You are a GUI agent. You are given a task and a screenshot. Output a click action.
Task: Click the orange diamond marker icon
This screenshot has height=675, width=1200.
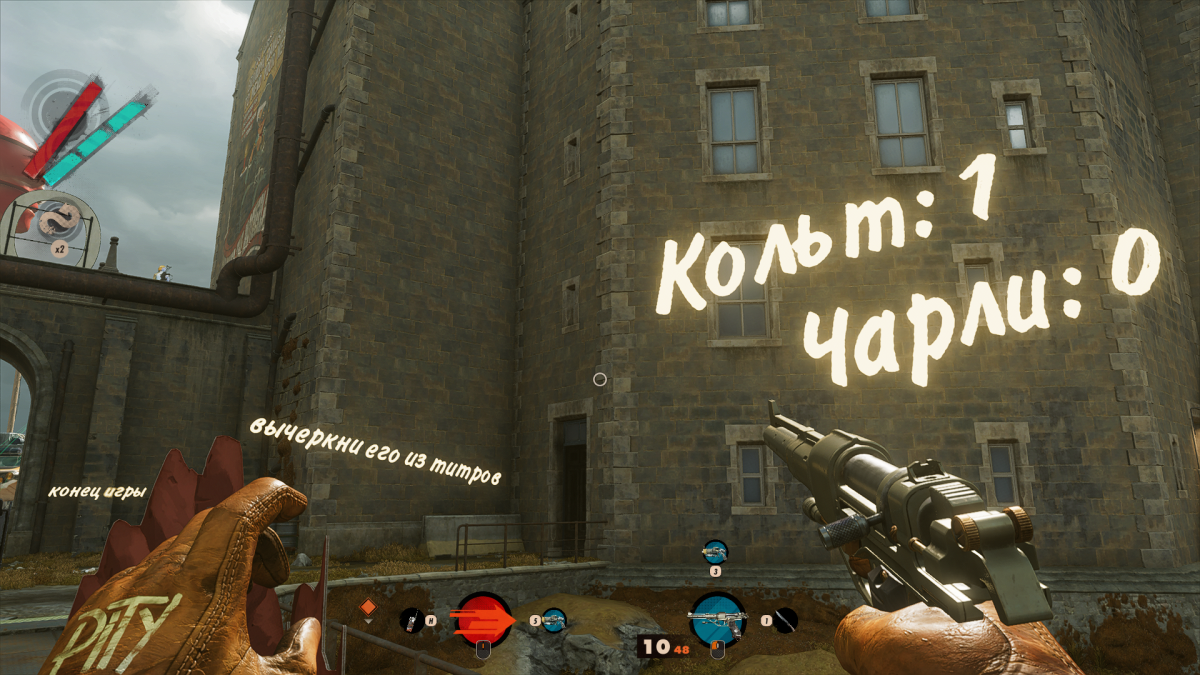(367, 607)
